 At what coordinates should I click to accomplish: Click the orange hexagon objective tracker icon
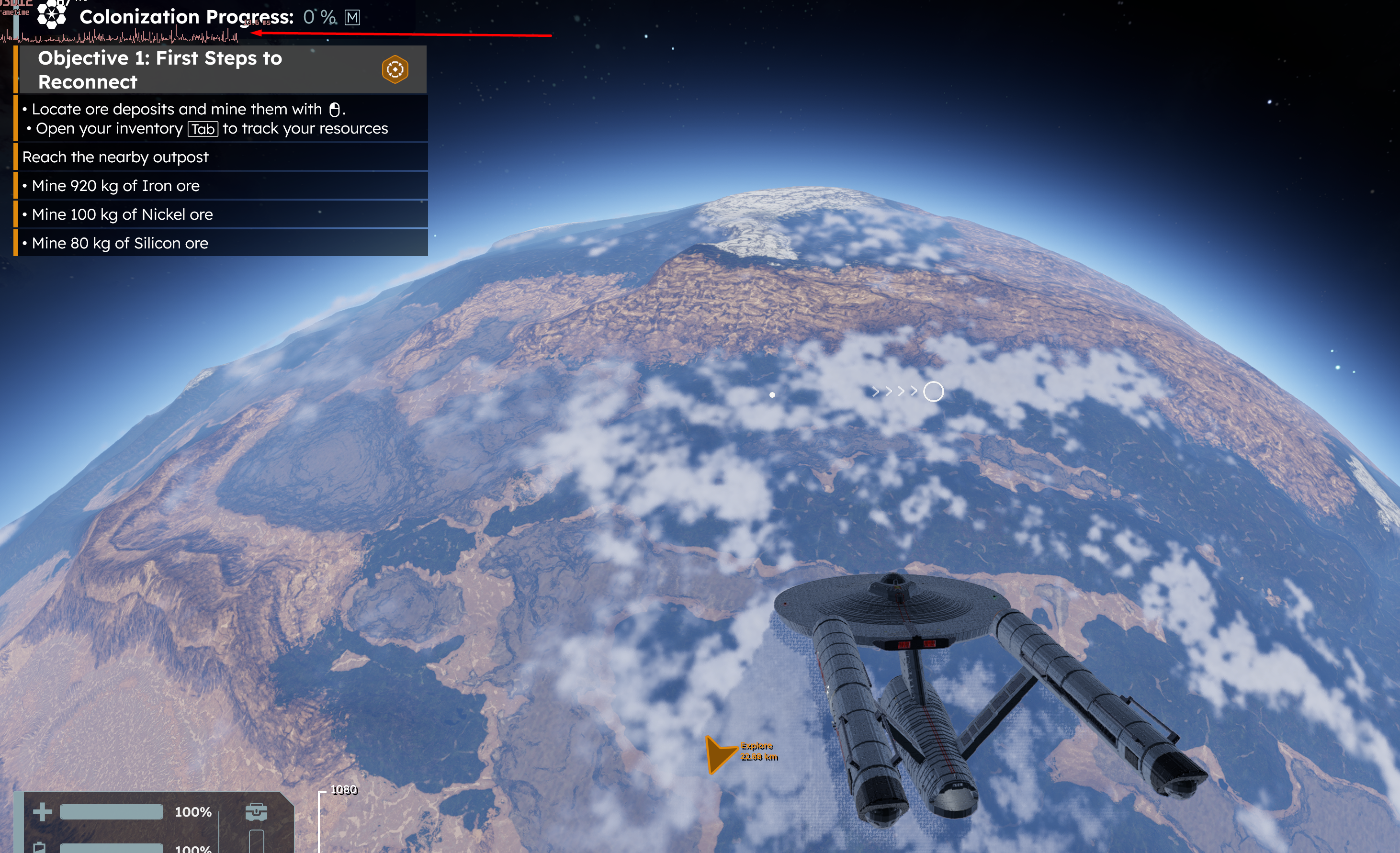395,70
